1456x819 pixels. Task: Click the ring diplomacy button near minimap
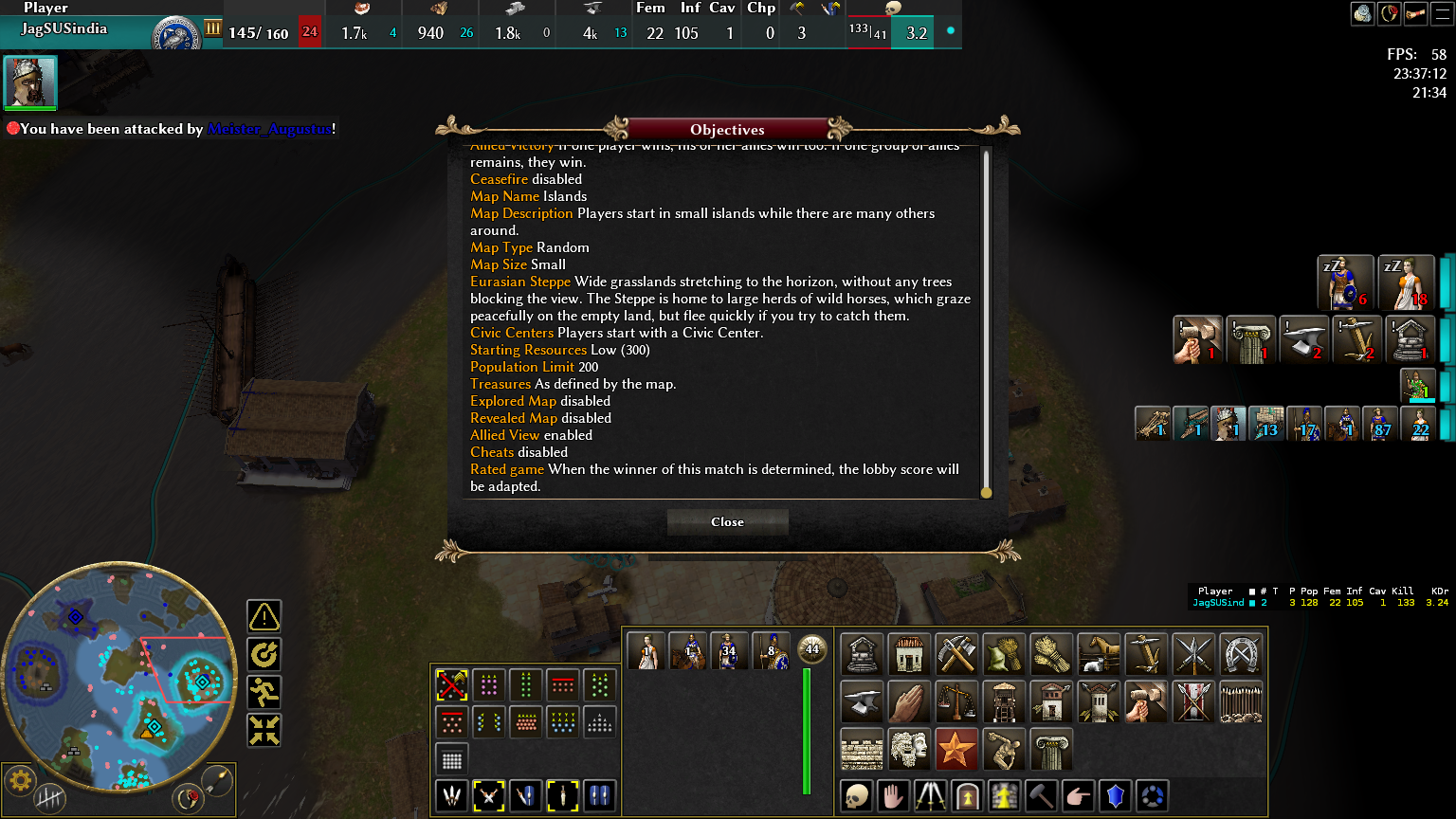187,799
